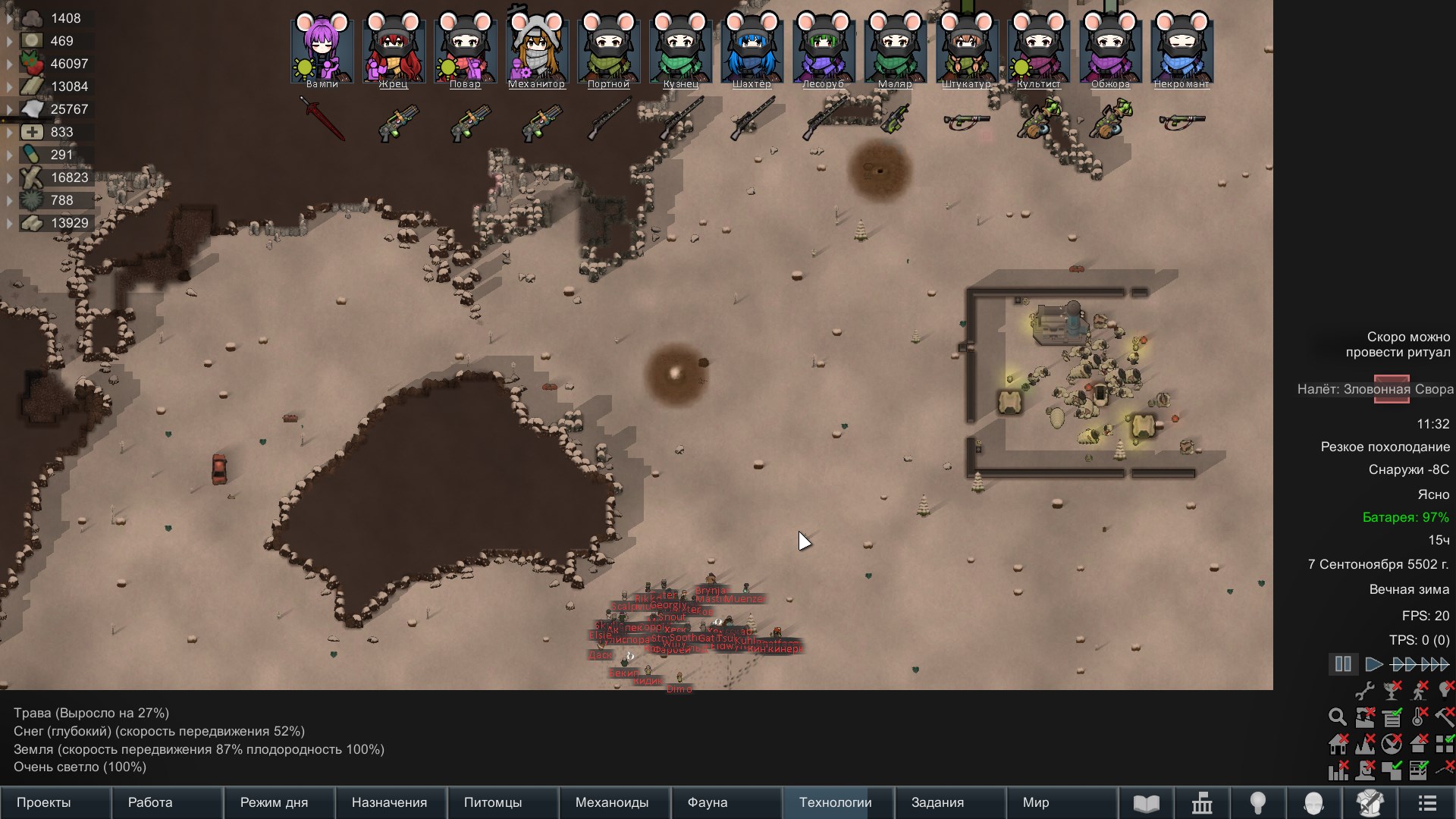Set normal speed with the single-arrow play button
1456x819 pixels.
point(1373,664)
